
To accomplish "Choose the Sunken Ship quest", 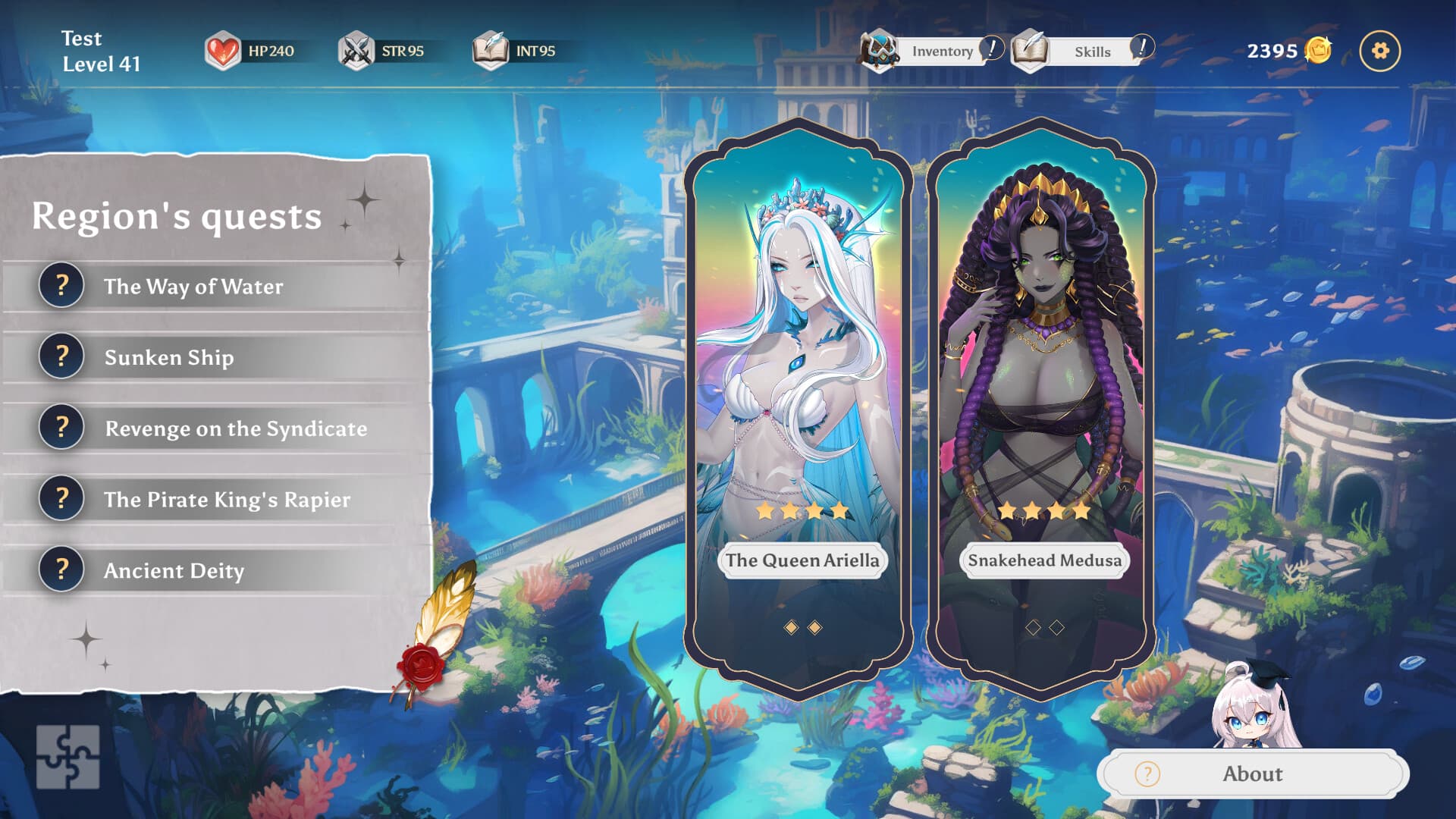I will [169, 357].
